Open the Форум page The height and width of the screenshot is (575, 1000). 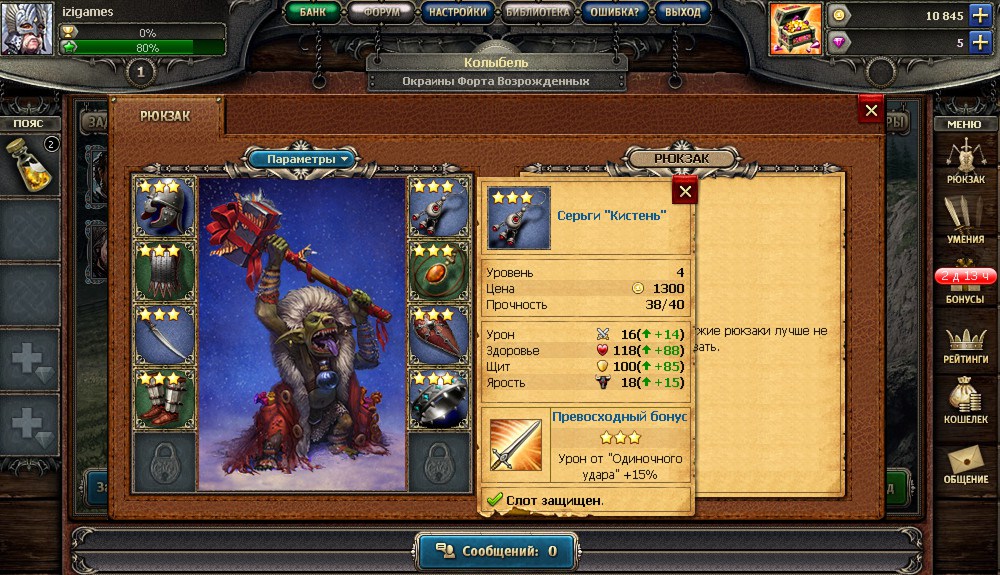382,13
